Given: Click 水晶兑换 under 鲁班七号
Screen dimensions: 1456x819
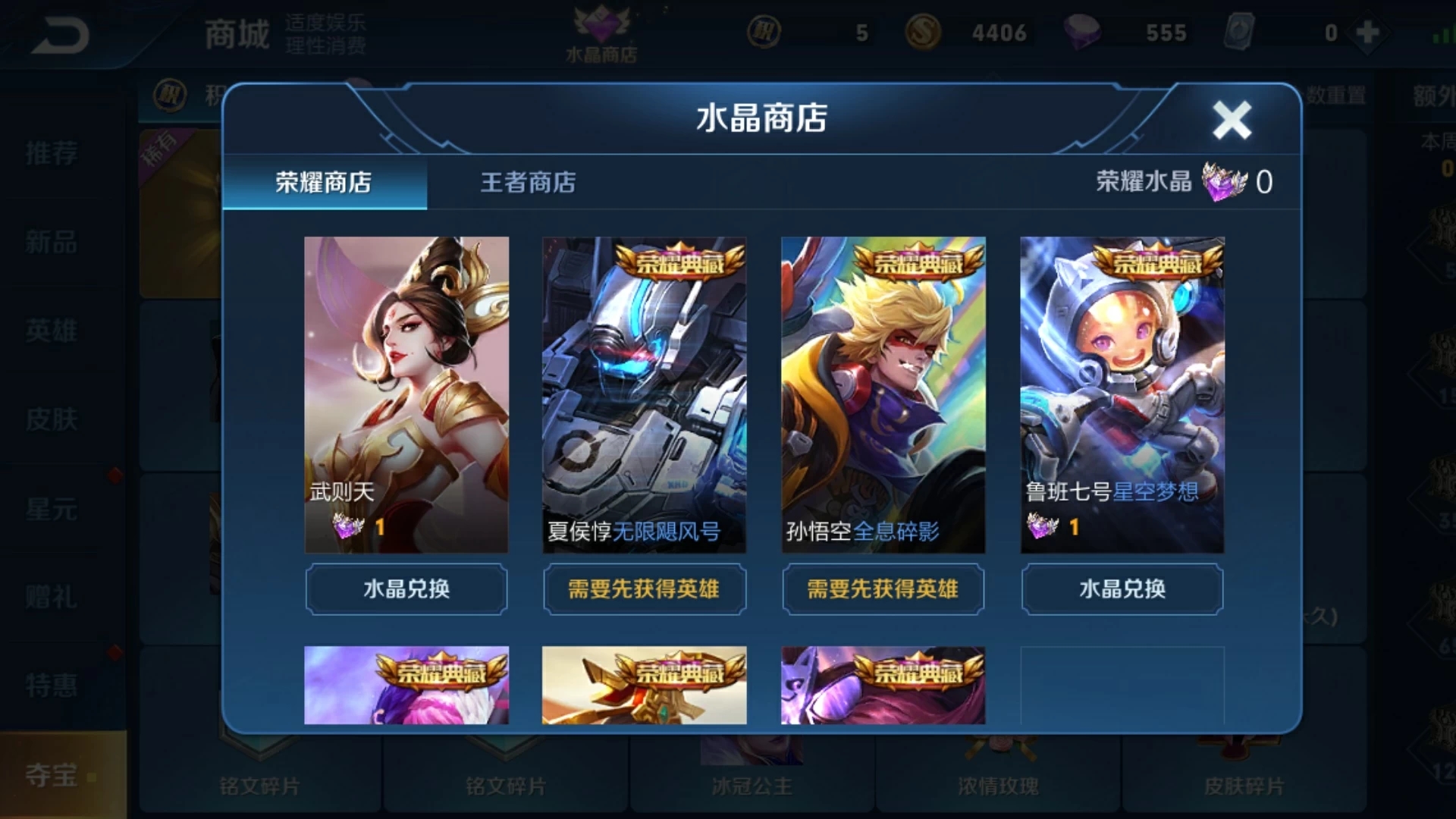Looking at the screenshot, I should pos(1122,589).
